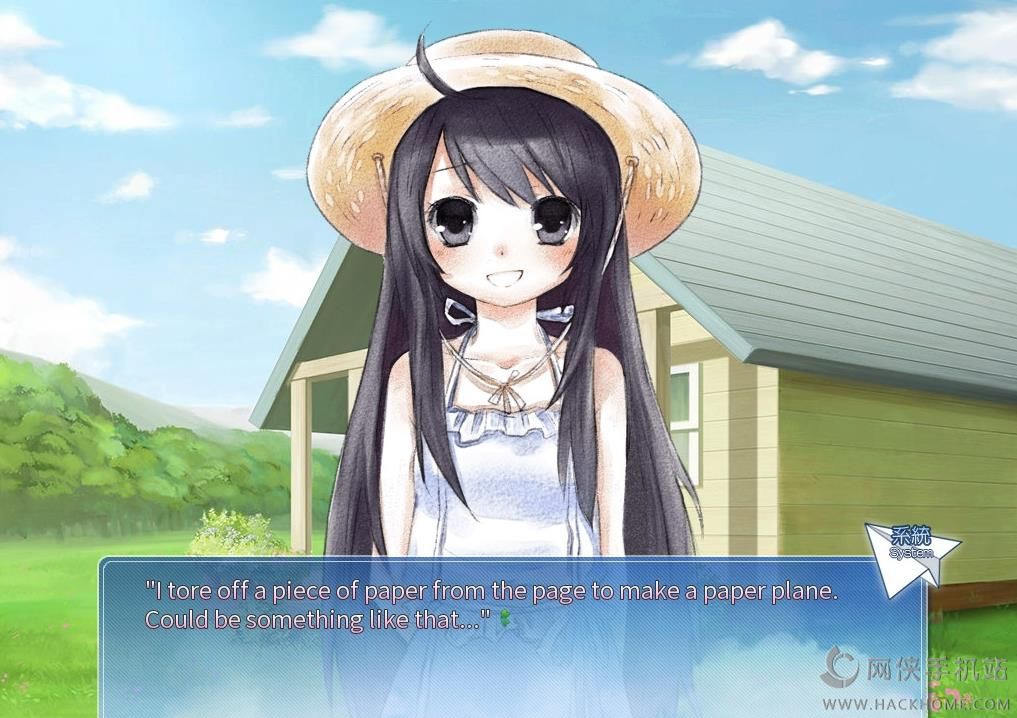The height and width of the screenshot is (718, 1017).
Task: Open the System paper plane menu
Action: 911,552
